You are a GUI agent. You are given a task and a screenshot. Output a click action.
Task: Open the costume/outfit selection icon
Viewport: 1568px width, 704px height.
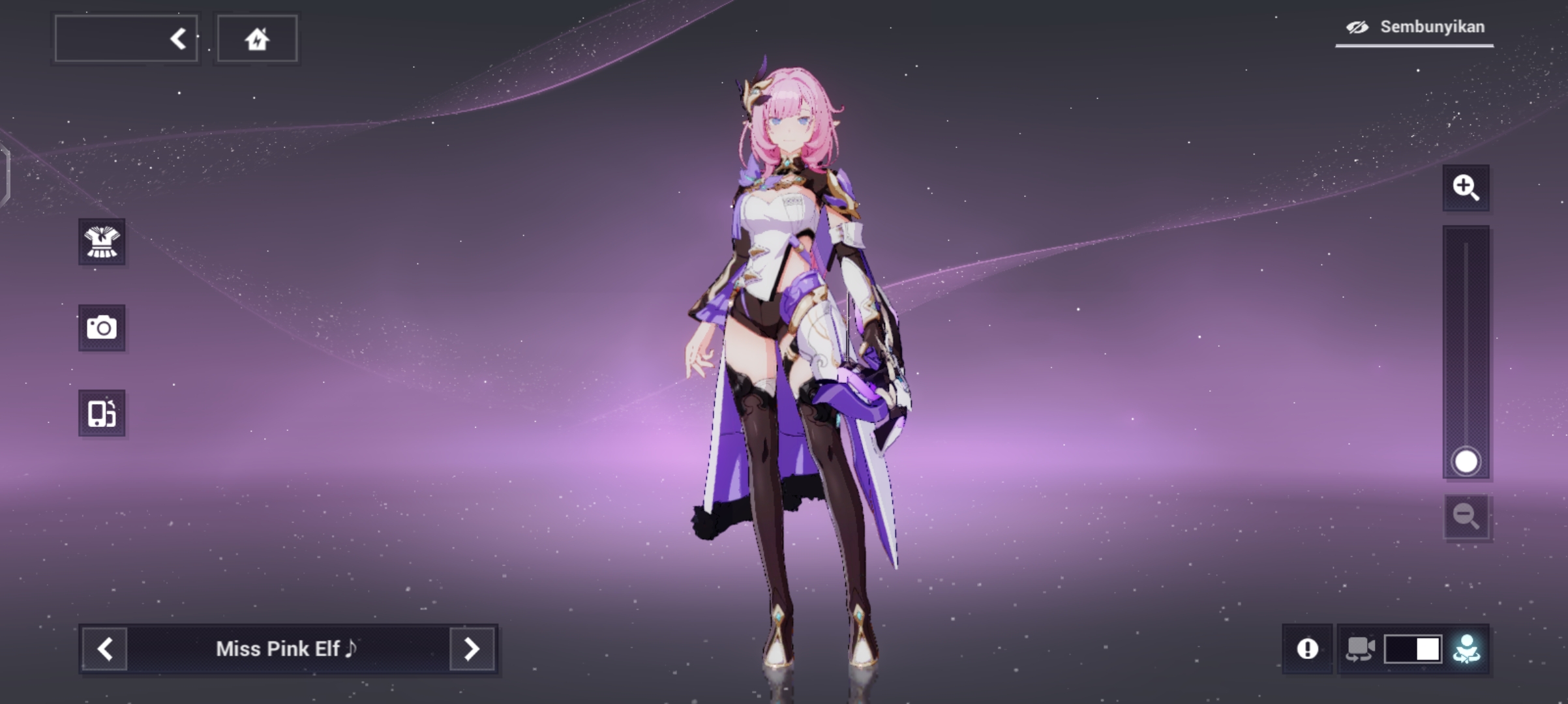pos(101,242)
